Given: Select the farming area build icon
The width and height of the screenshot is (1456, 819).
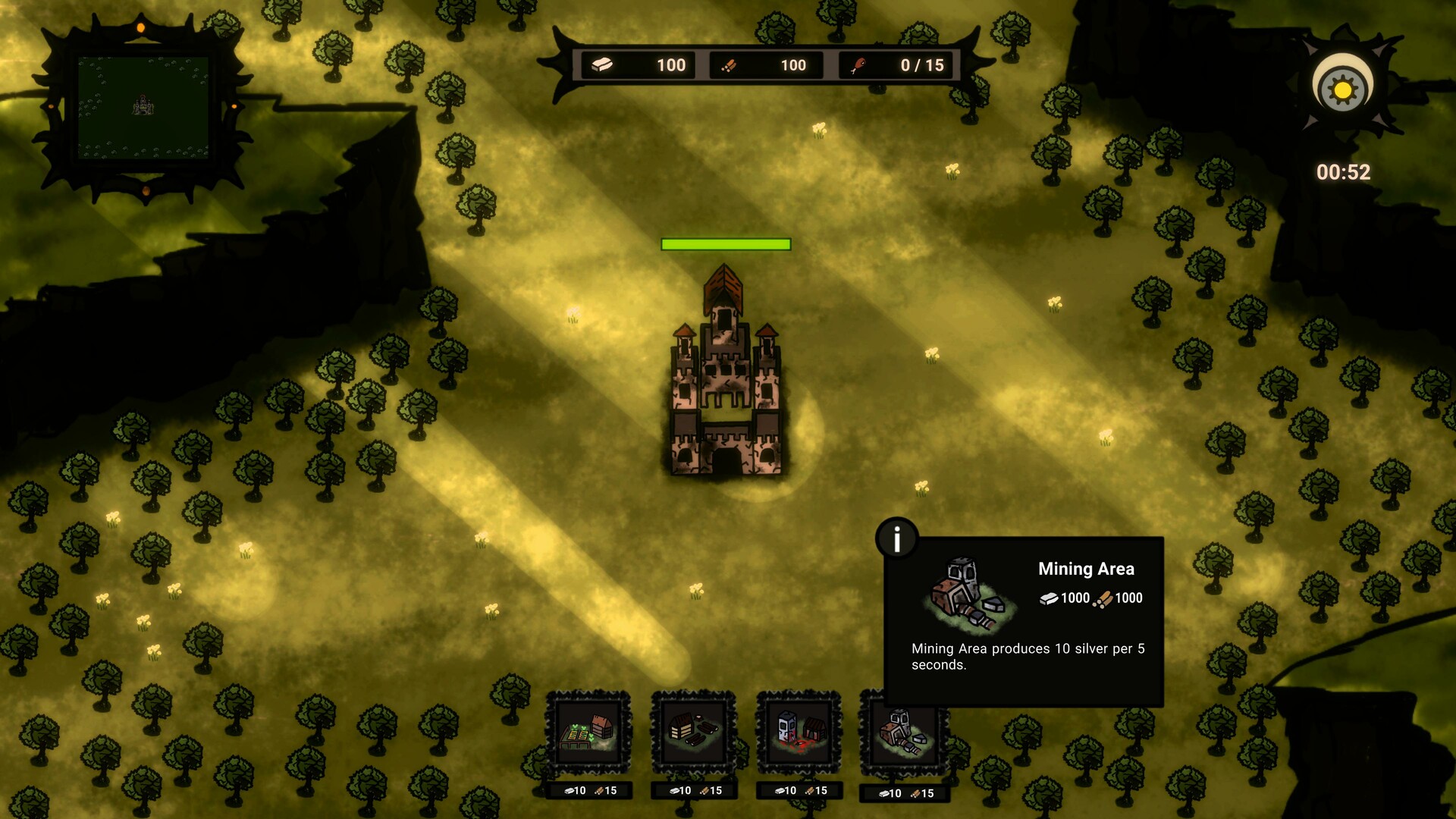Looking at the screenshot, I should click(x=589, y=732).
